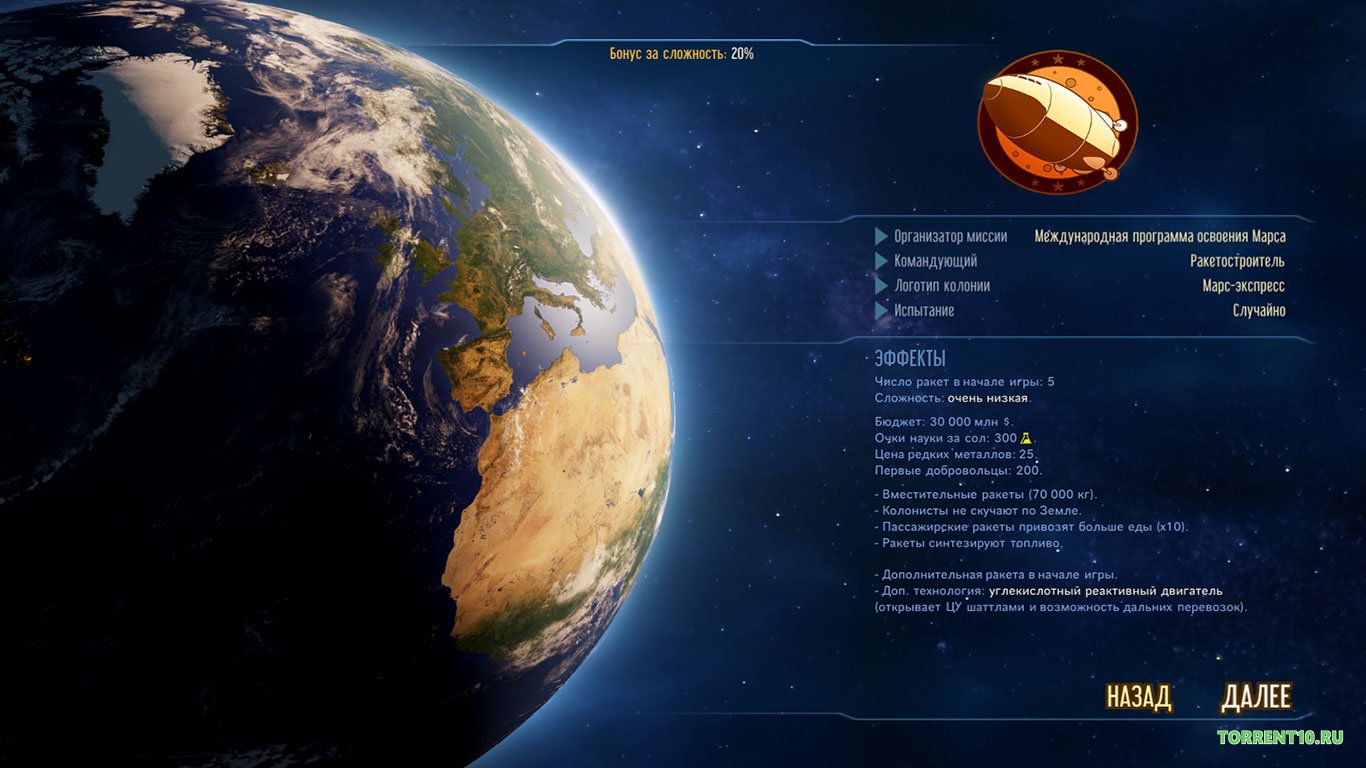Continue with the ДАЛЕЕ button
1366x768 pixels.
pos(1256,697)
